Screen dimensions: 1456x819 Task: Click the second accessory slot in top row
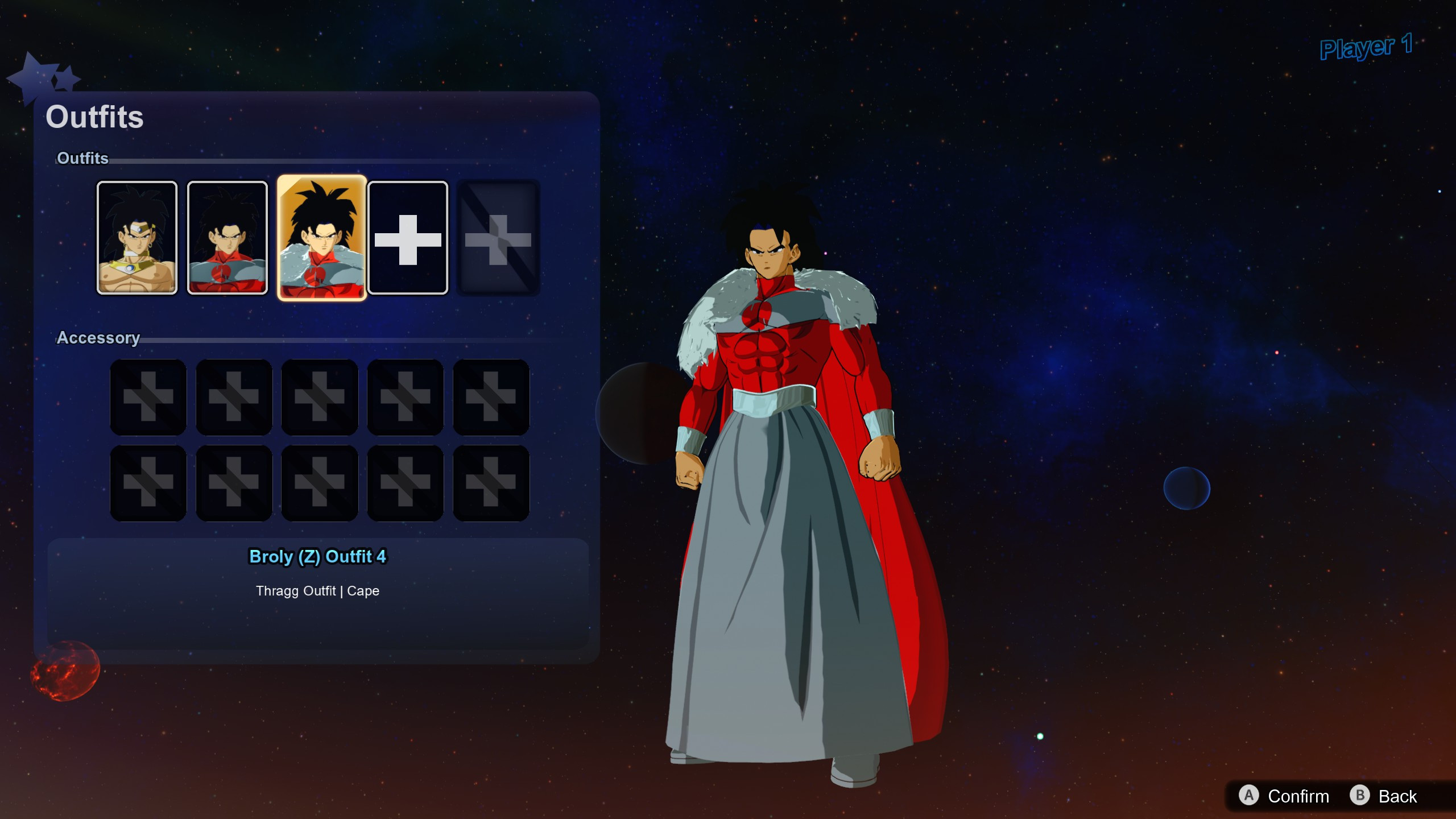(234, 397)
